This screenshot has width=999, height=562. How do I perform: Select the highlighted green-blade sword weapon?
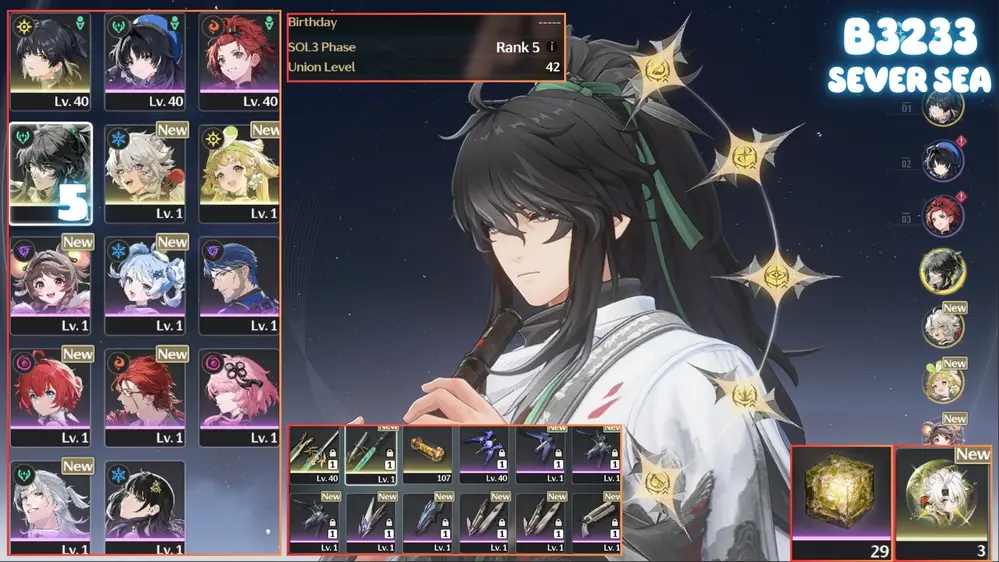371,456
